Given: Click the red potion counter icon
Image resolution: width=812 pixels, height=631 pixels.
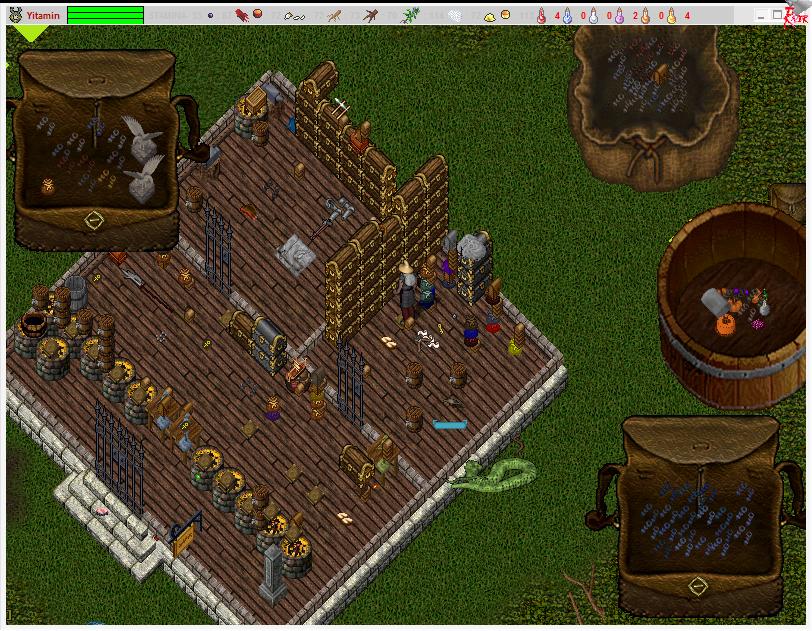Looking at the screenshot, I should tap(542, 15).
